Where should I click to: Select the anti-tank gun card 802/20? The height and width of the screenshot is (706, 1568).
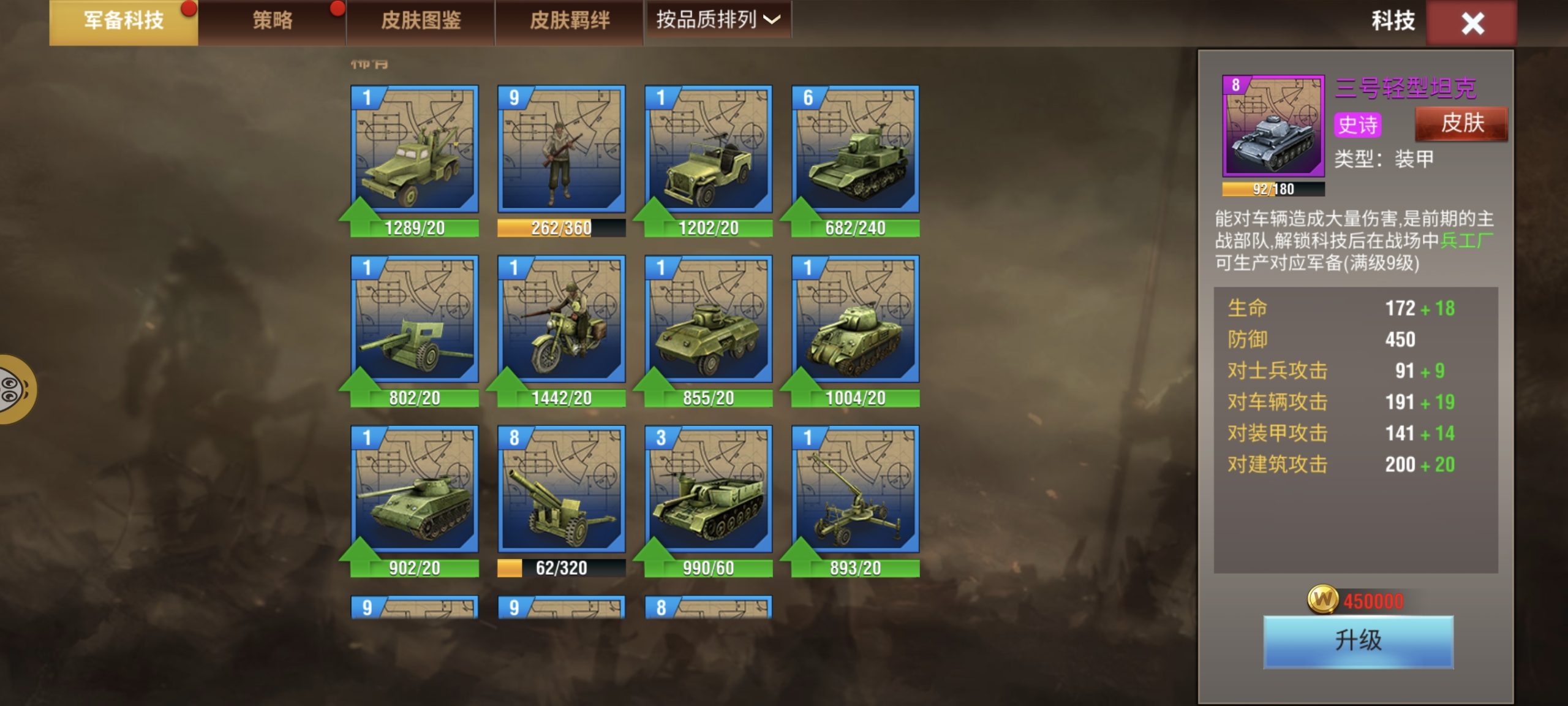tap(415, 320)
